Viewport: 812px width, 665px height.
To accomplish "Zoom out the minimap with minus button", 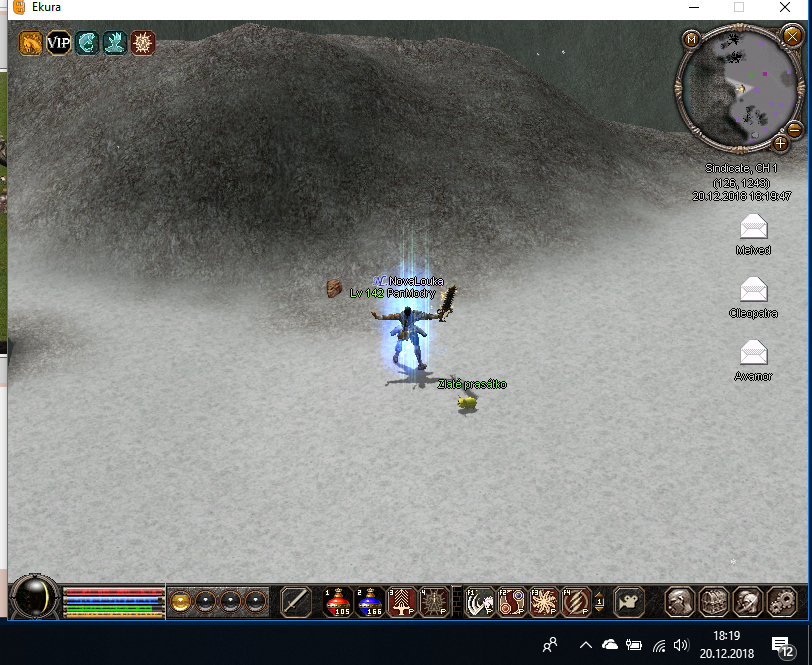I will point(793,129).
